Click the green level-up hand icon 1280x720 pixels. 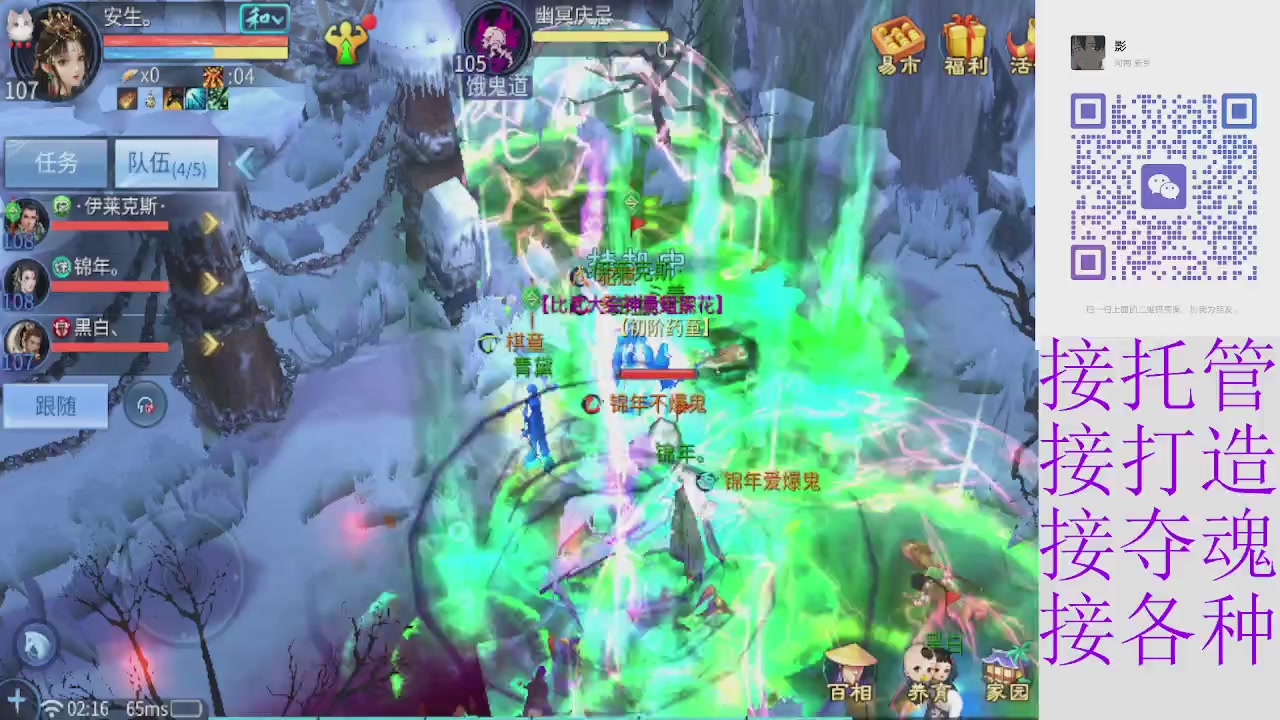point(347,45)
